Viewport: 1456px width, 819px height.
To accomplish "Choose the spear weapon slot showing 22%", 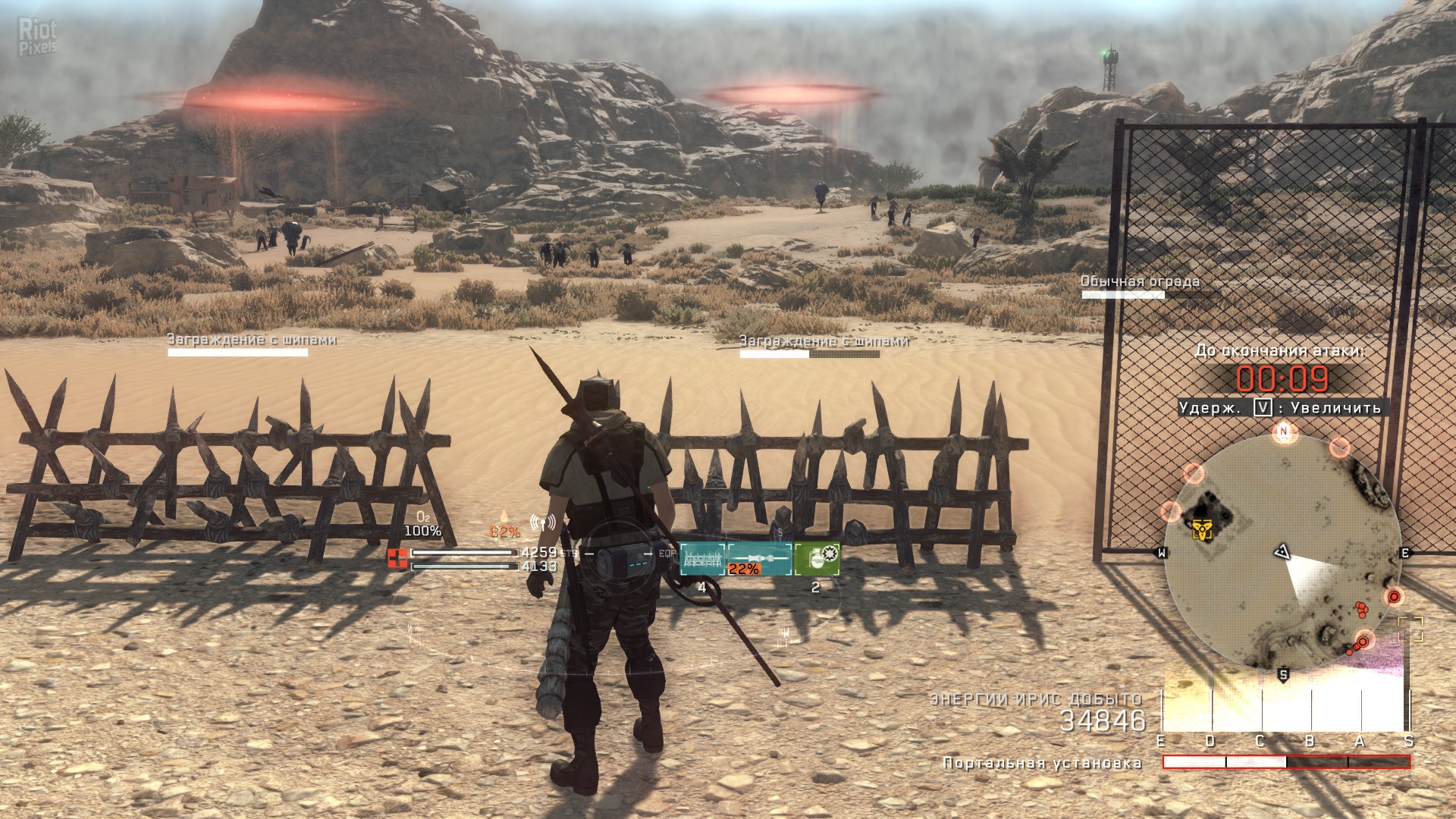I will pyautogui.click(x=760, y=560).
